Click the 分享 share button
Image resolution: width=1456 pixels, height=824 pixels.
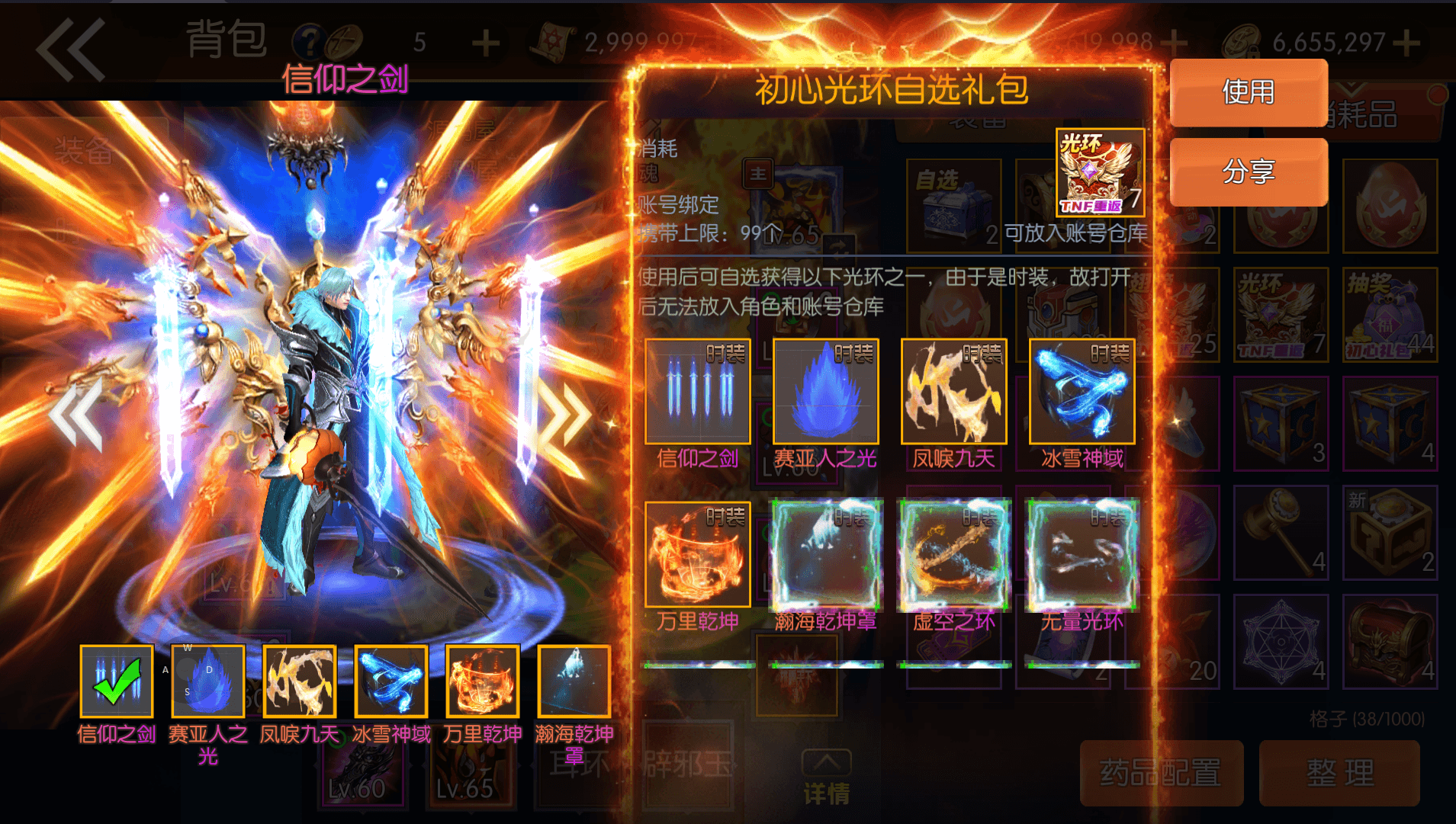[1249, 173]
